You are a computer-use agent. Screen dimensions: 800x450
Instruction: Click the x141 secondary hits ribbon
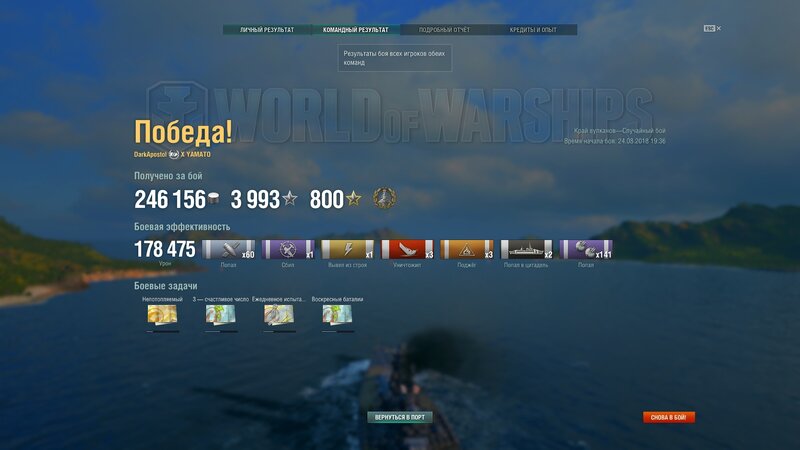tap(586, 250)
